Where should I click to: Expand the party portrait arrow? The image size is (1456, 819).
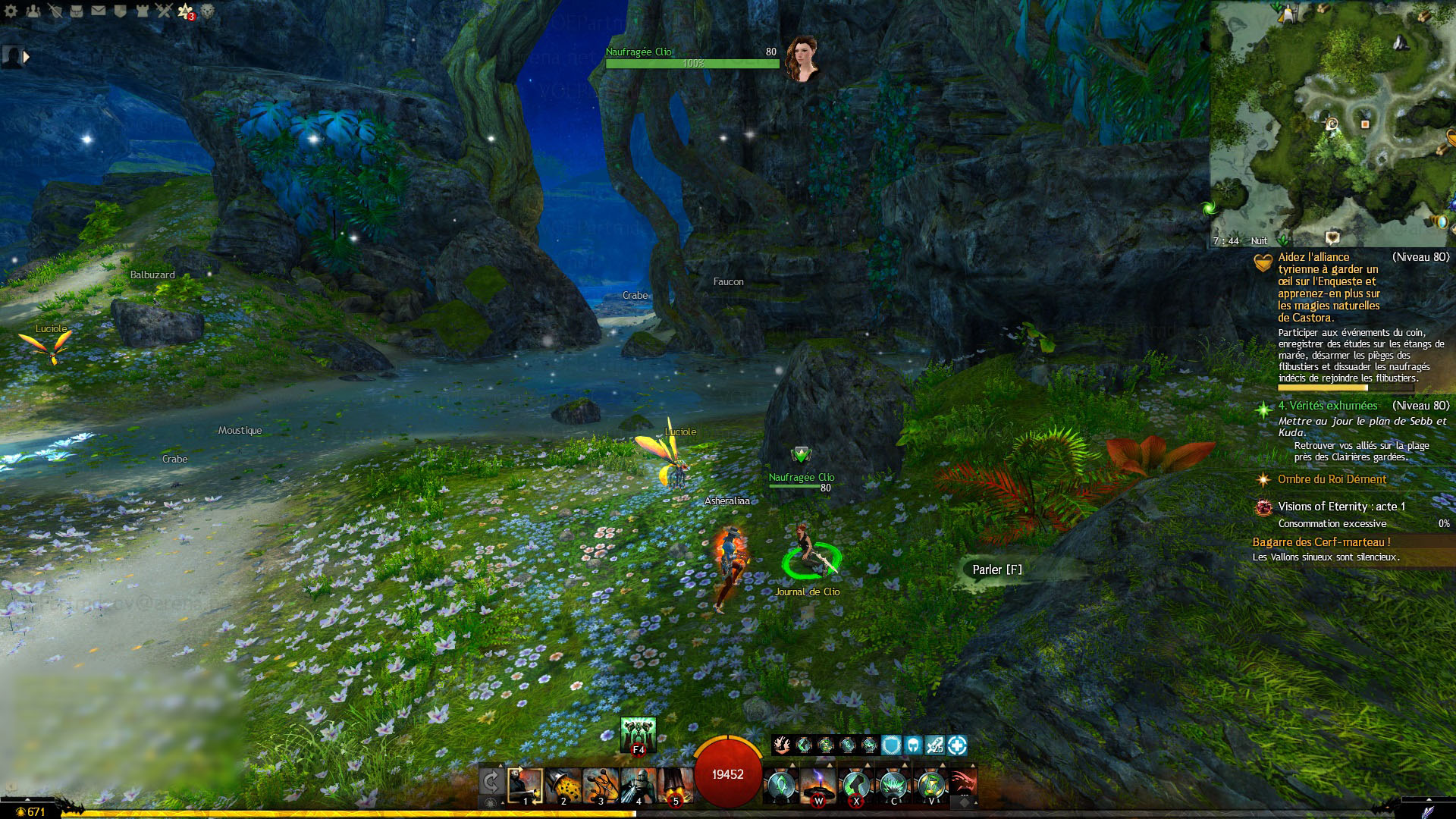point(27,57)
